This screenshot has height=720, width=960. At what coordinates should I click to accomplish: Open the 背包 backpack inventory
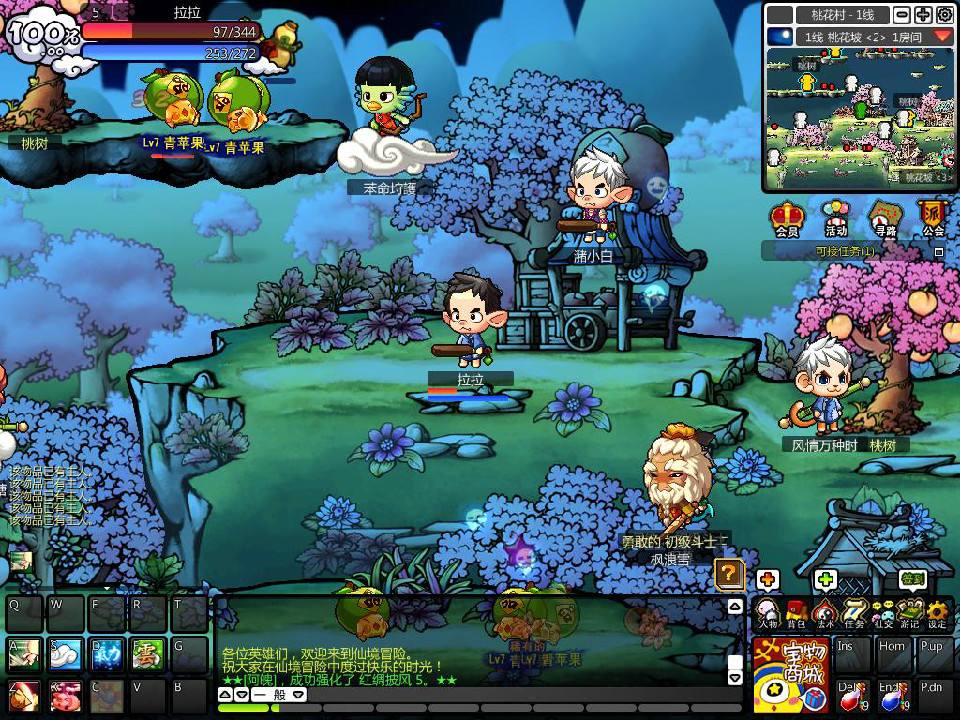click(x=796, y=613)
